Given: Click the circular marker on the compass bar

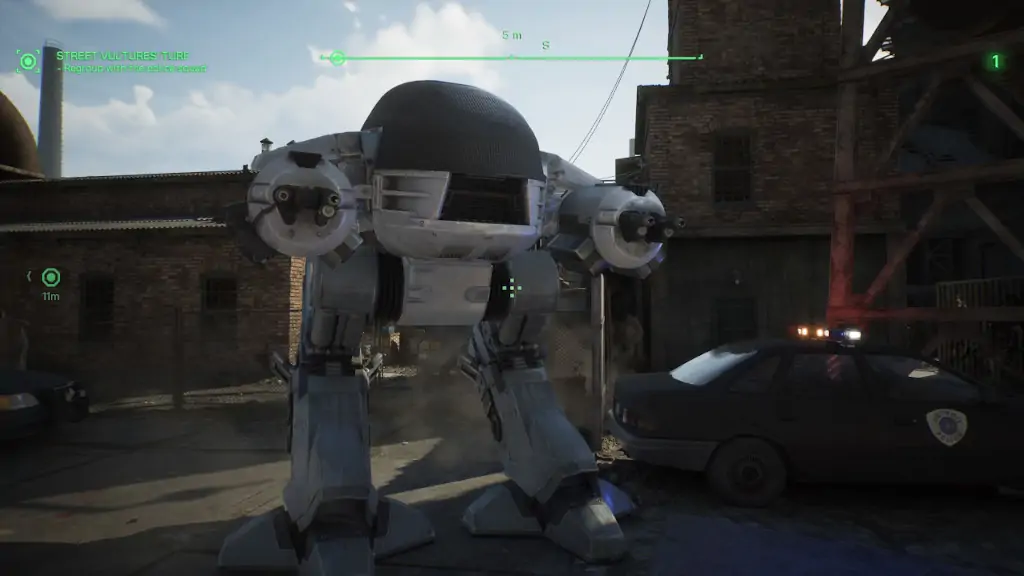Looking at the screenshot, I should tap(337, 58).
